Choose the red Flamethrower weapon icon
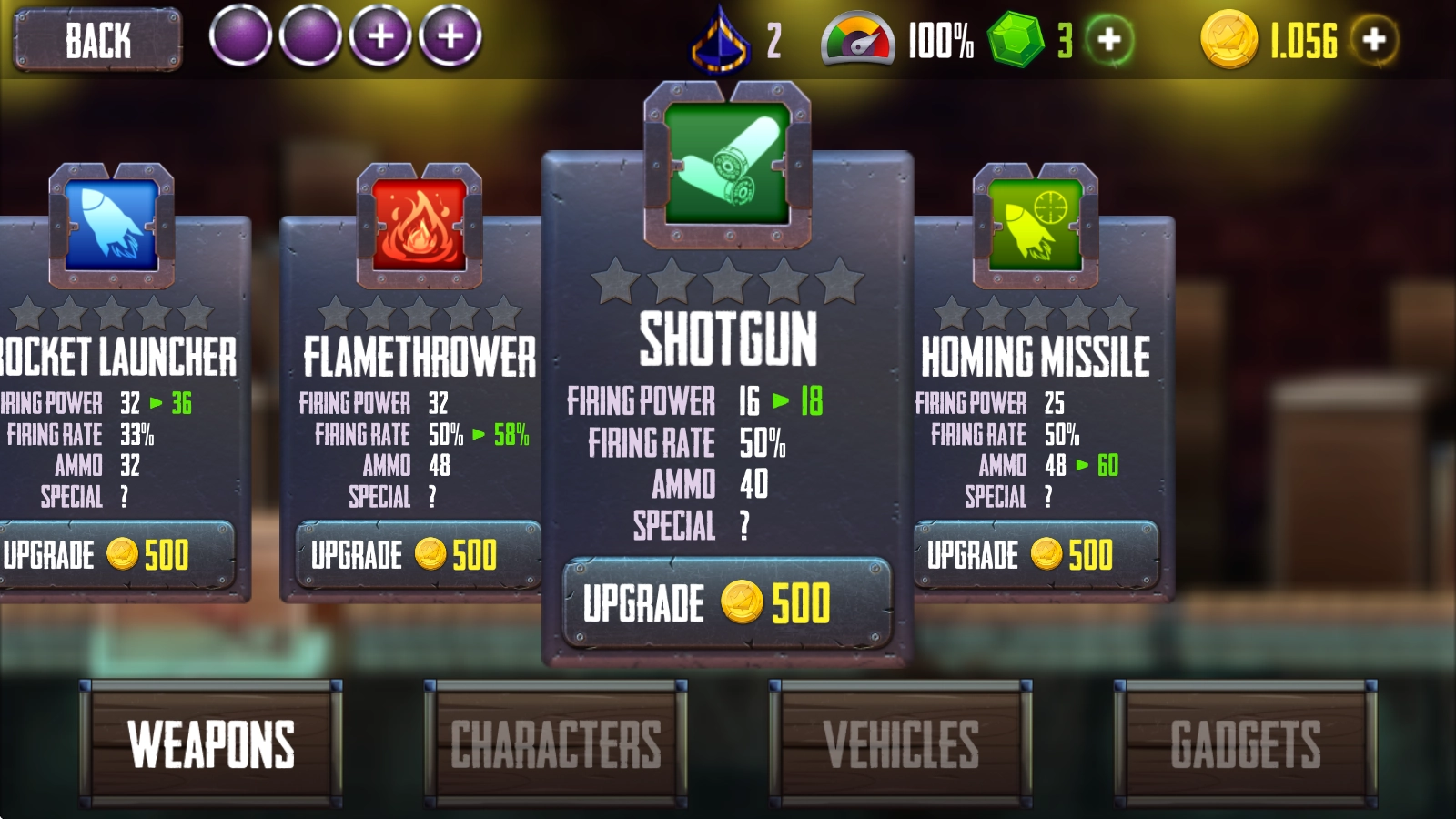Screen dimensions: 1456x819 pyautogui.click(x=420, y=225)
